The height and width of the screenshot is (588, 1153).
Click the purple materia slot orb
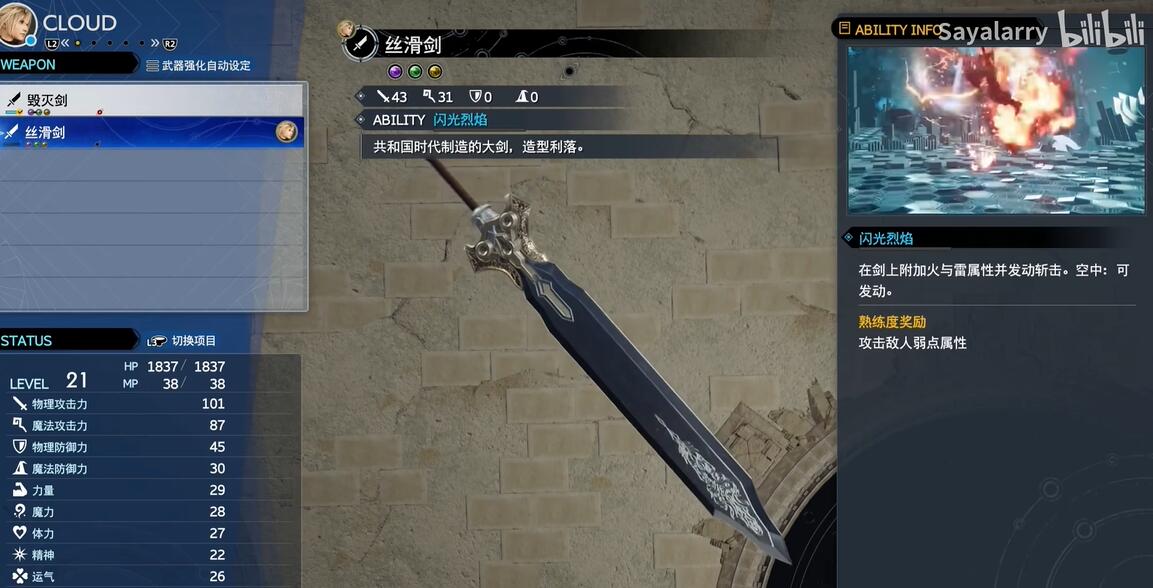395,72
